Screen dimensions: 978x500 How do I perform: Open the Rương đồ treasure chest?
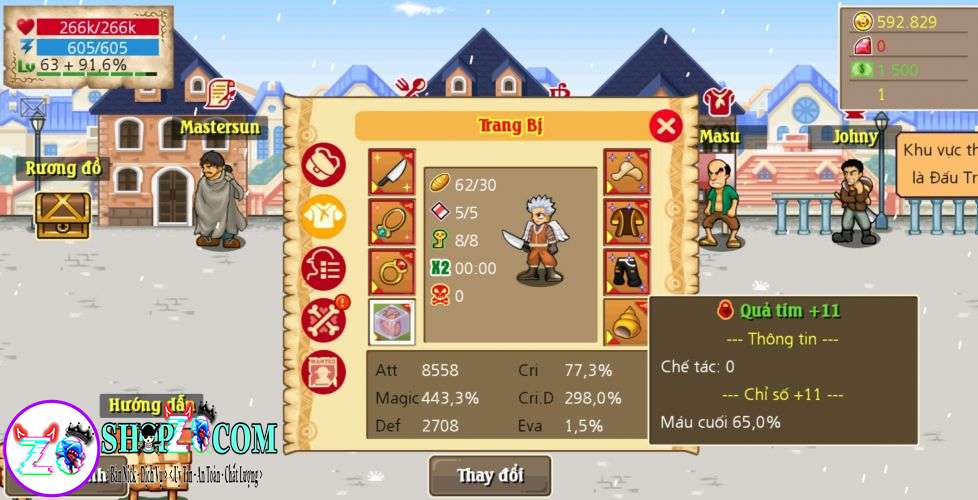point(63,213)
